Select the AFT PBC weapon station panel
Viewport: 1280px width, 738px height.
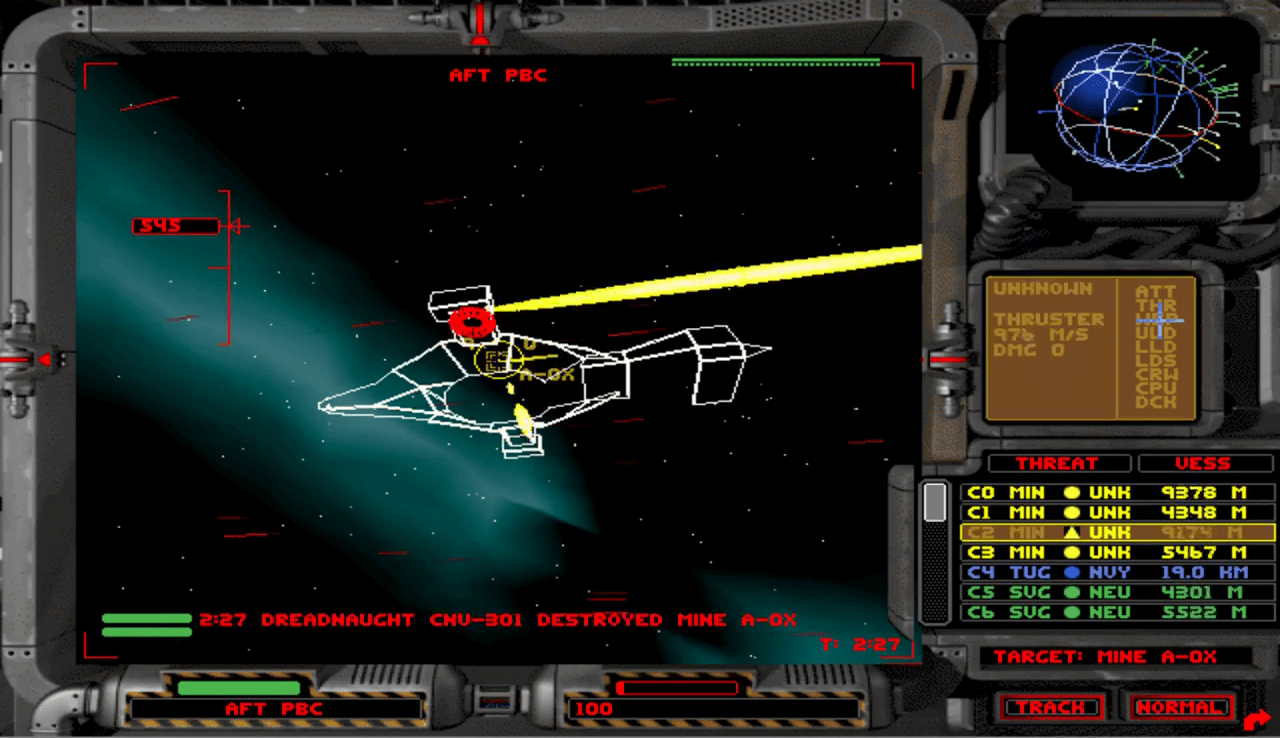click(x=275, y=708)
